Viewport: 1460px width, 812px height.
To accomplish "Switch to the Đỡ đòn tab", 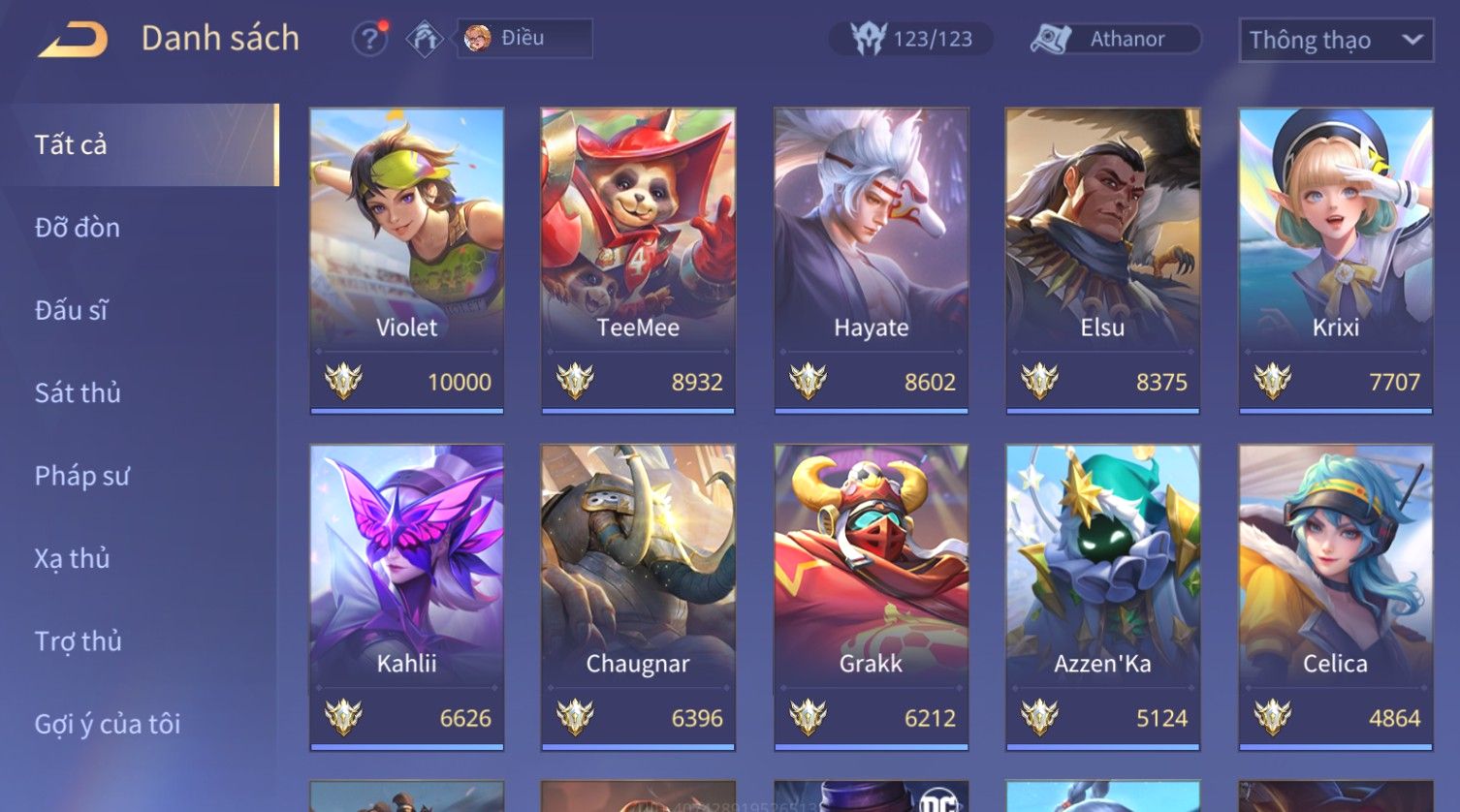I will [x=78, y=228].
